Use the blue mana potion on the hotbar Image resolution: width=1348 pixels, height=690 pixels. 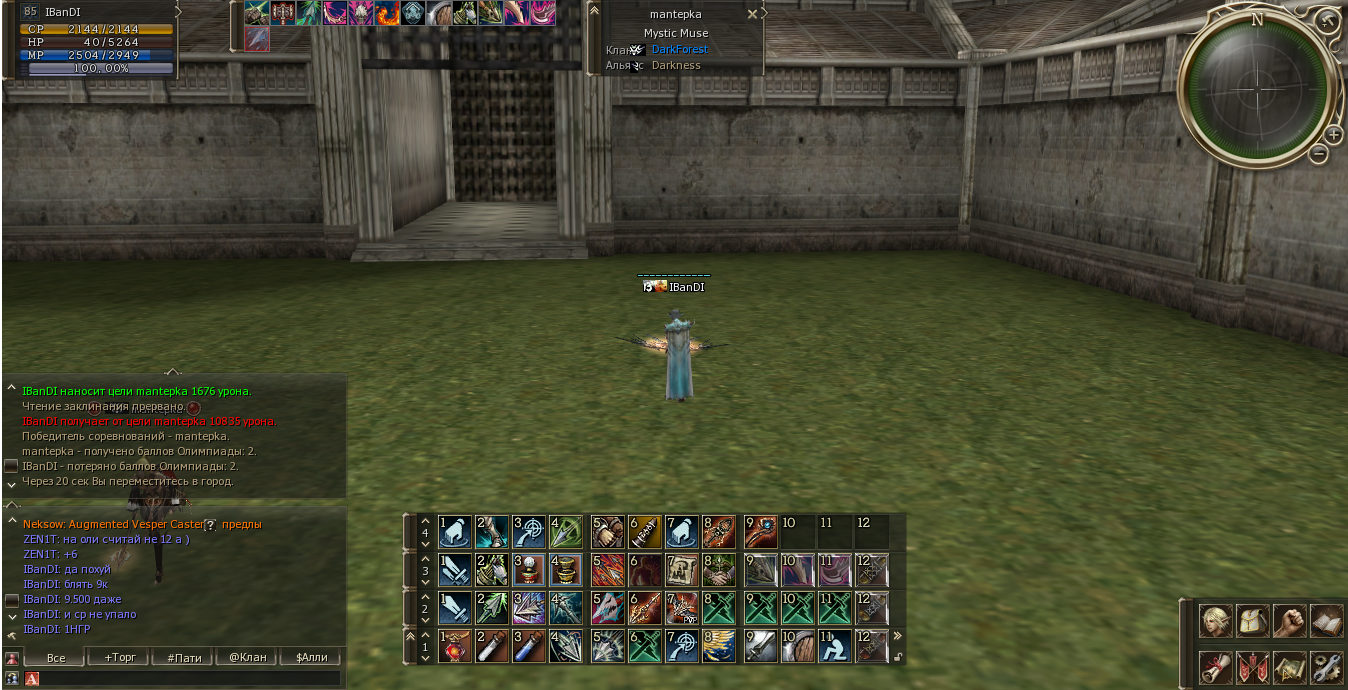click(x=529, y=646)
